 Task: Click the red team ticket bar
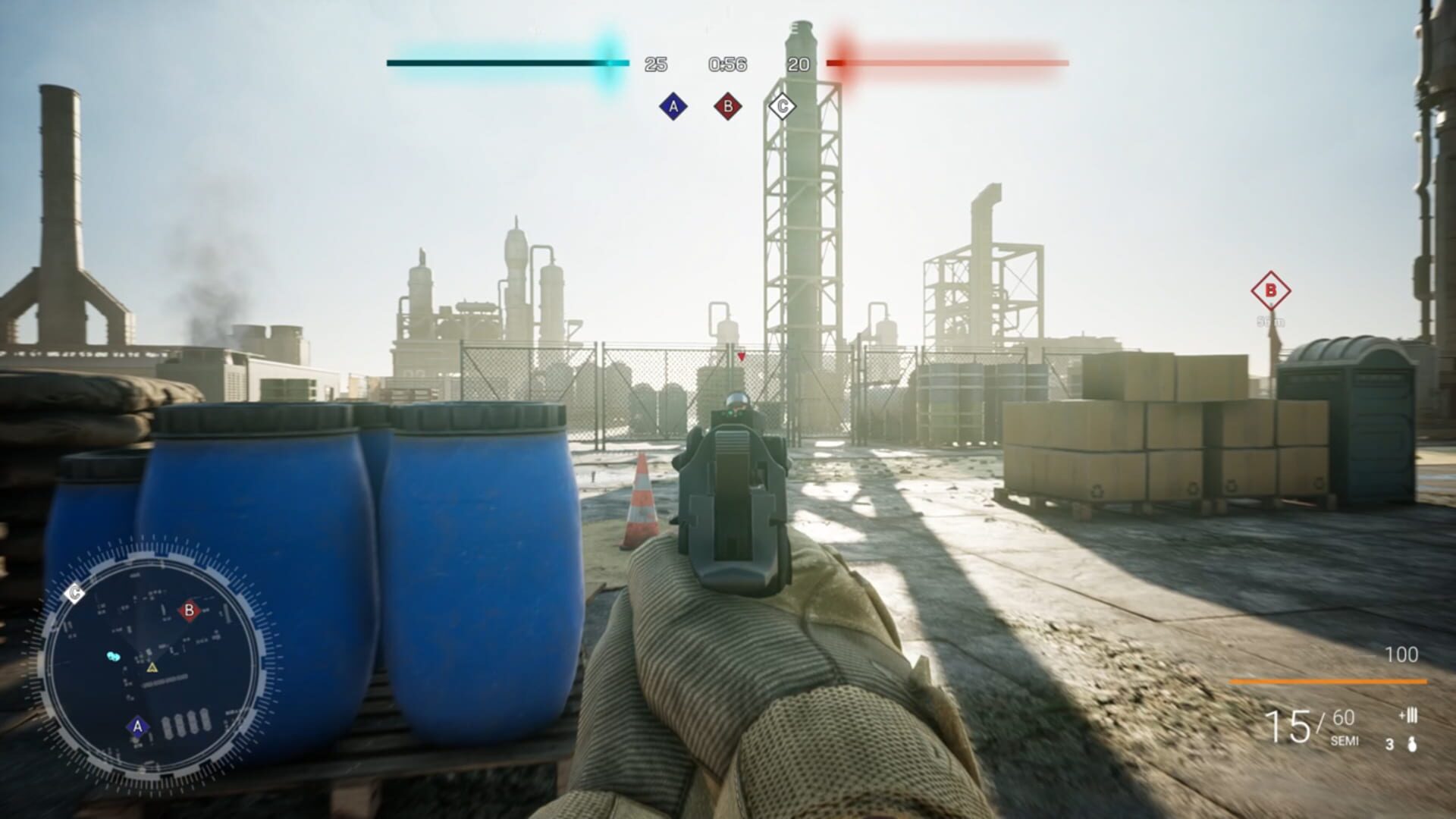point(948,62)
